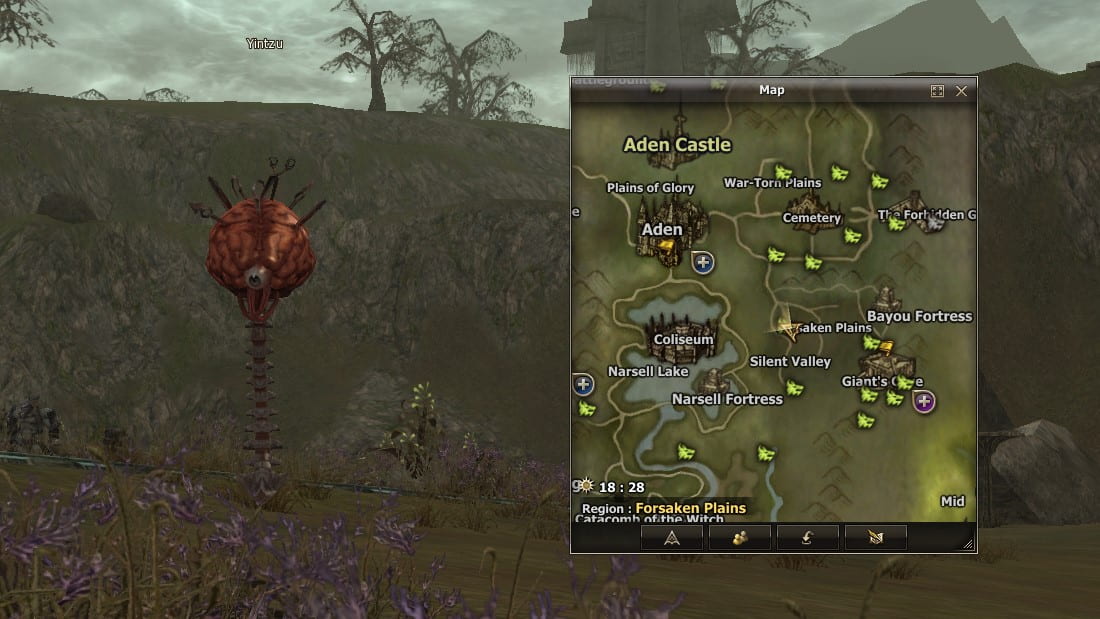
Task: Click the player arrow at Forsaken Plains
Action: [787, 326]
